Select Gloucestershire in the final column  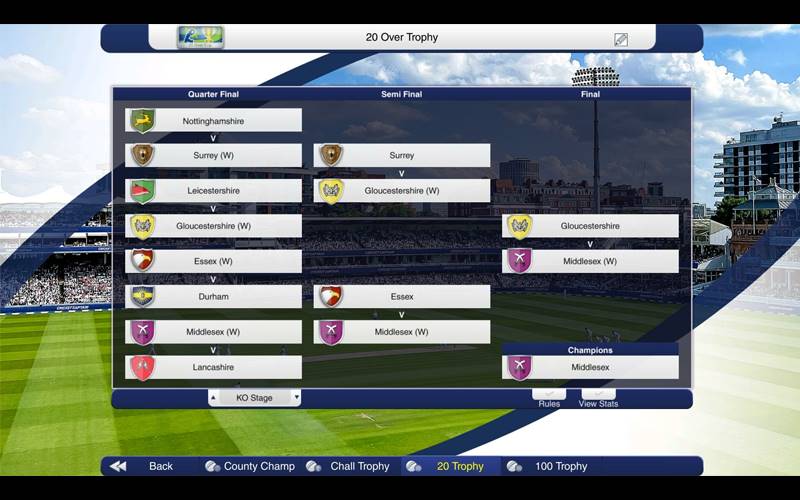point(590,226)
